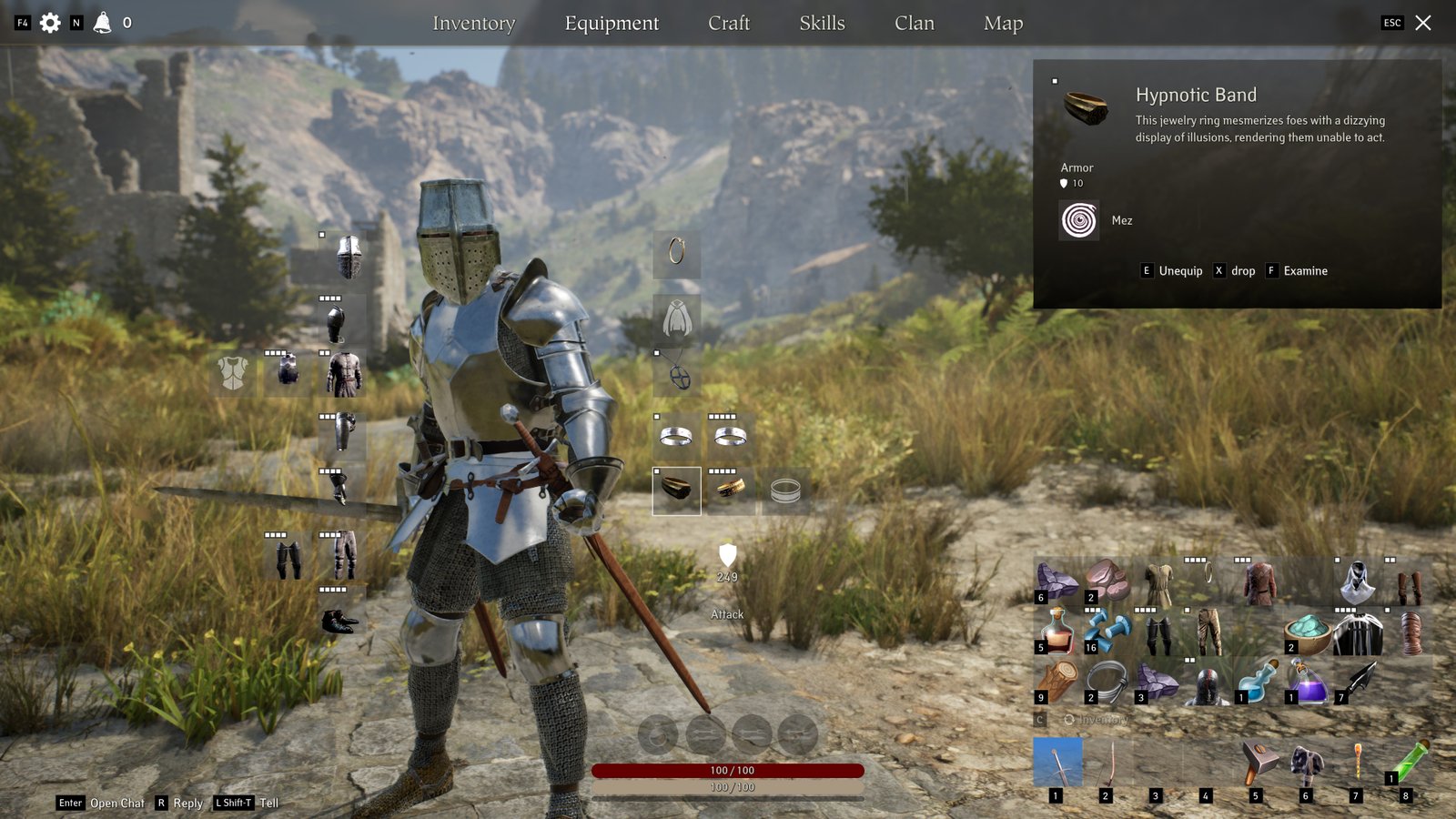
Task: Close the equipment screen with X
Action: [x=1423, y=23]
